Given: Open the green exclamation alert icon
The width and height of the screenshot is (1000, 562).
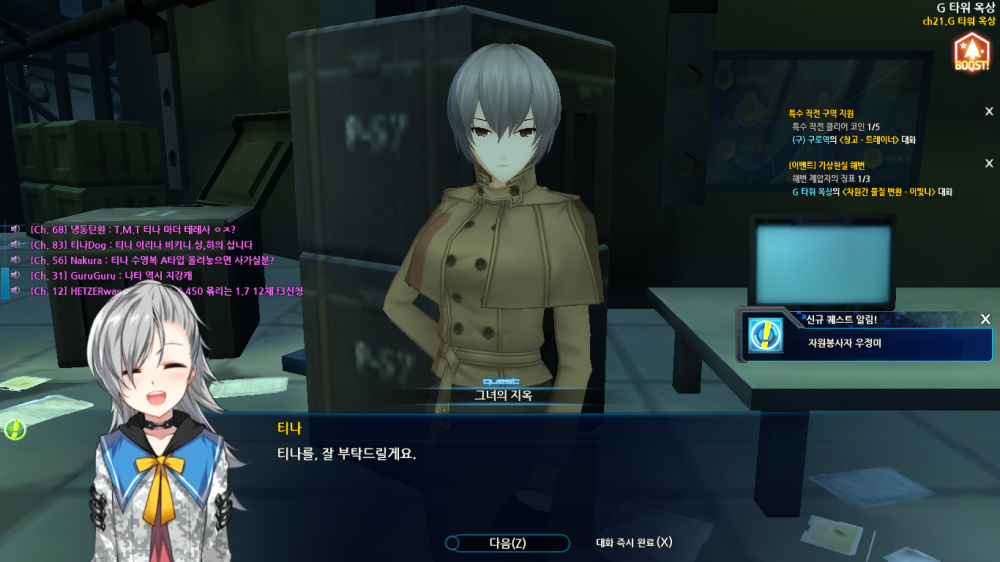Looking at the screenshot, I should (15, 430).
